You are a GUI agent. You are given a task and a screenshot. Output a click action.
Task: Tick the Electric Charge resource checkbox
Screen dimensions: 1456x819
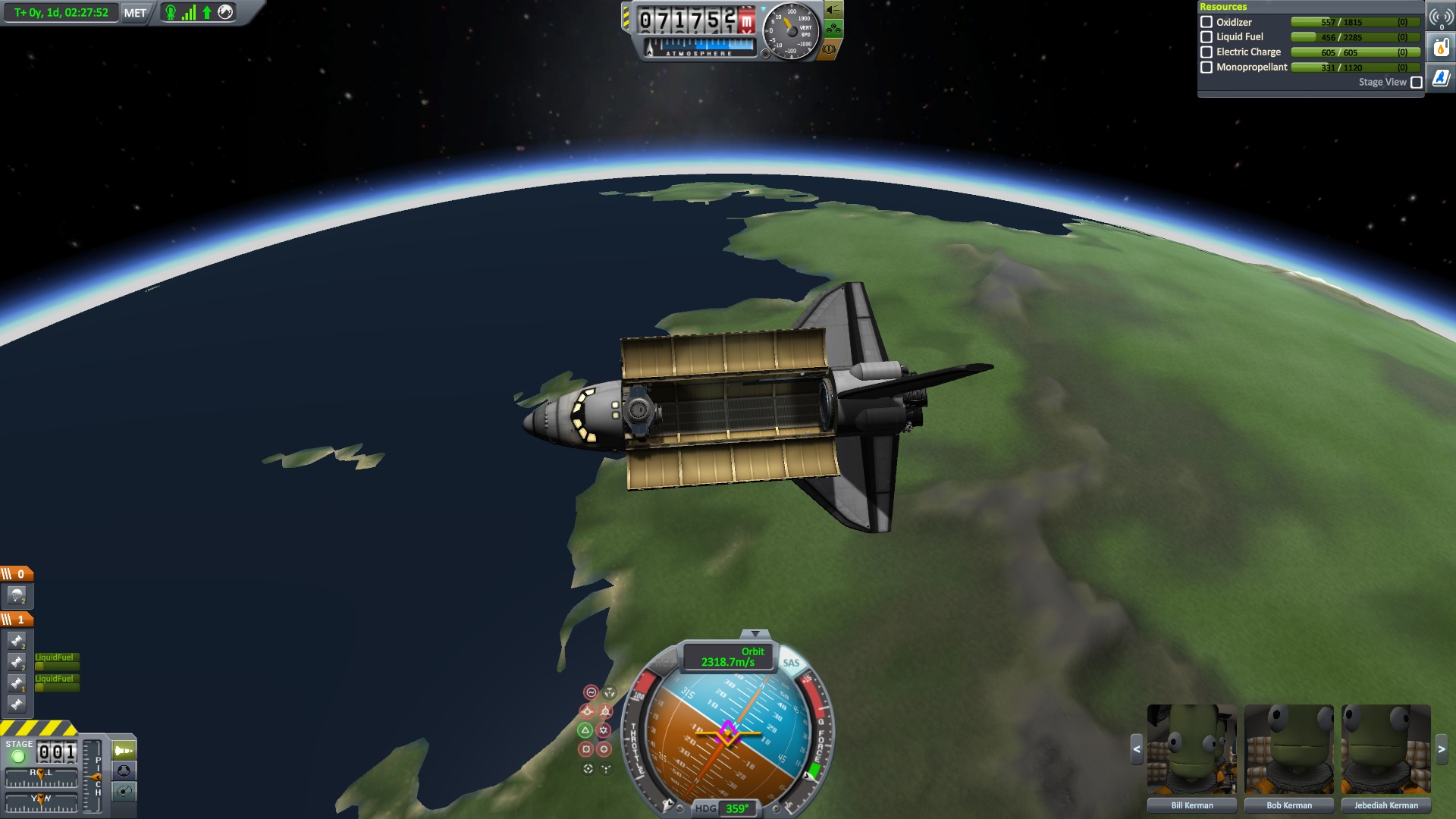1207,52
